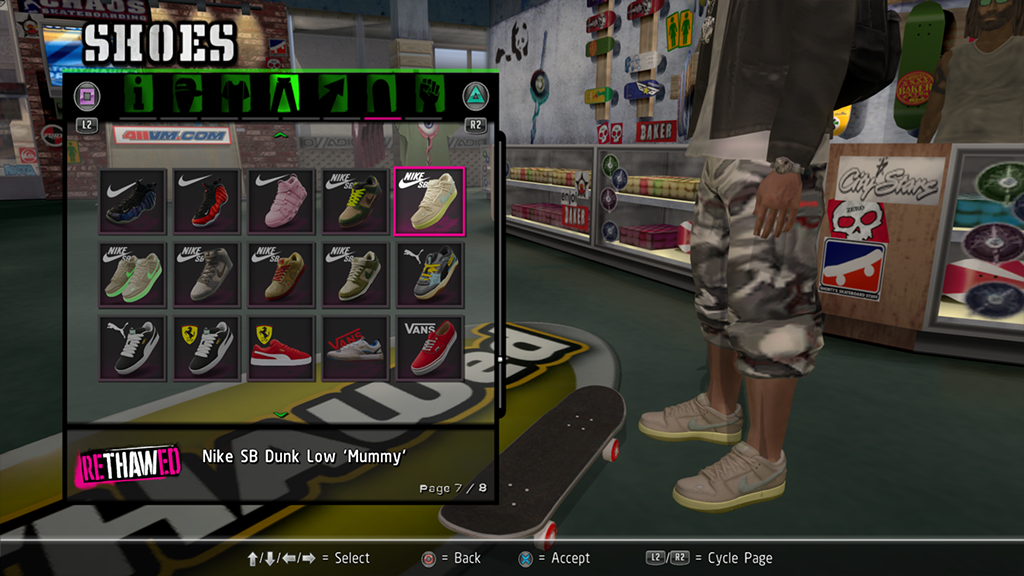
Task: Choose the red and black Nike sneaker
Action: [208, 201]
